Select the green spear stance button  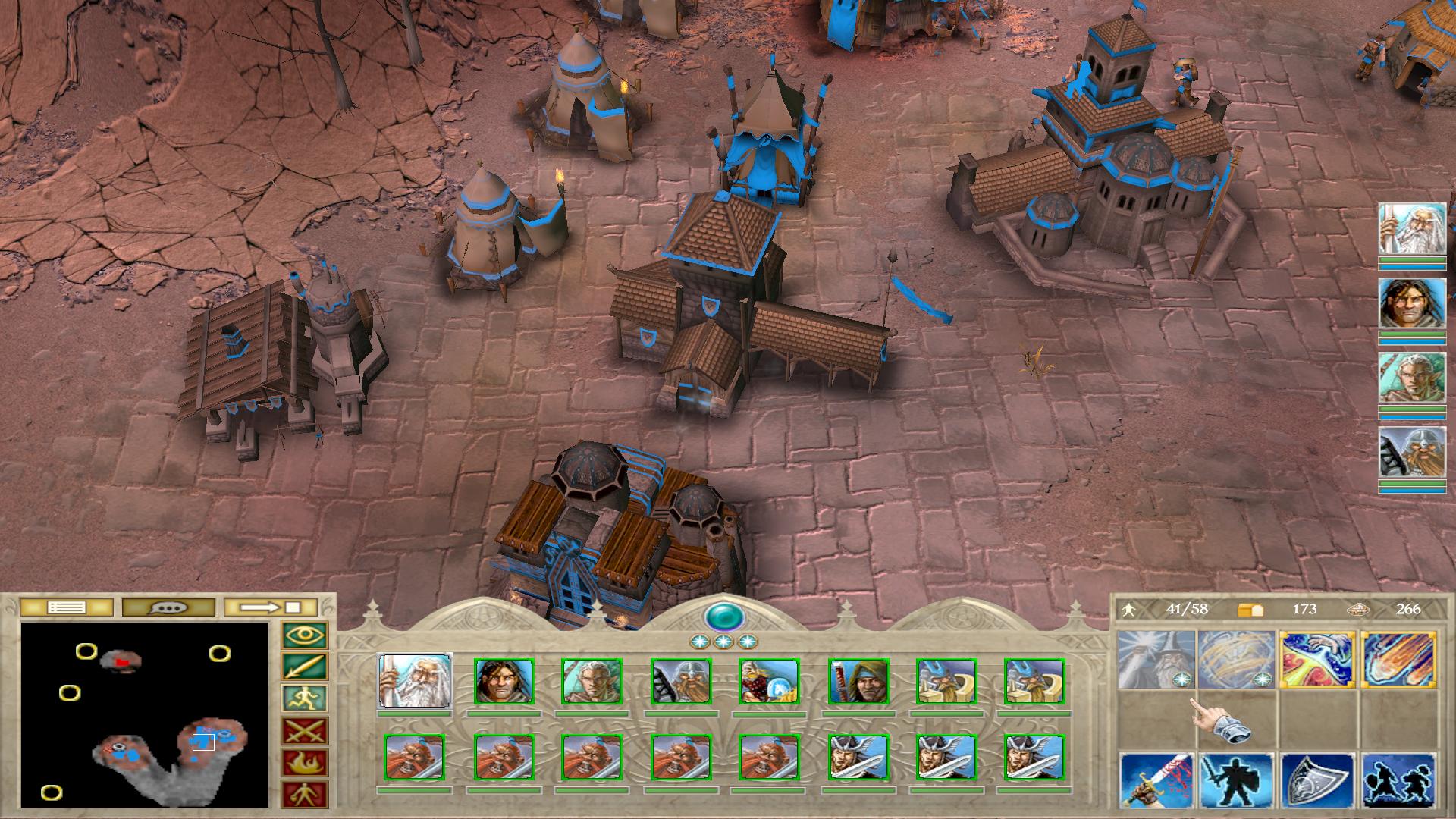(x=305, y=667)
